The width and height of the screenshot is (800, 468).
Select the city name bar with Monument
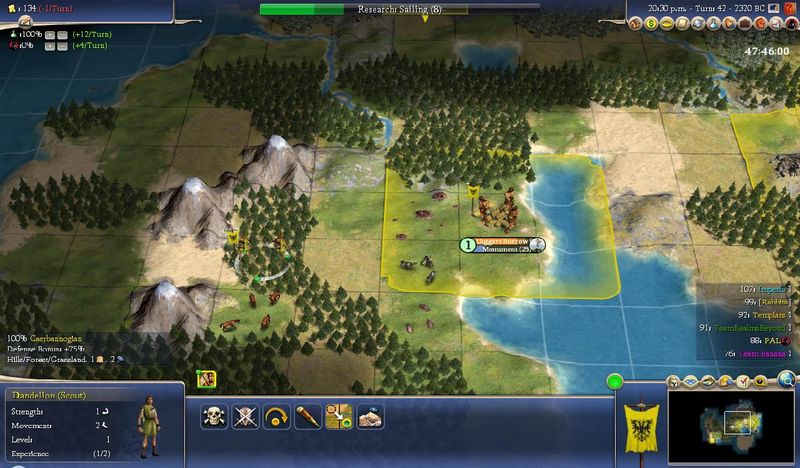(503, 245)
